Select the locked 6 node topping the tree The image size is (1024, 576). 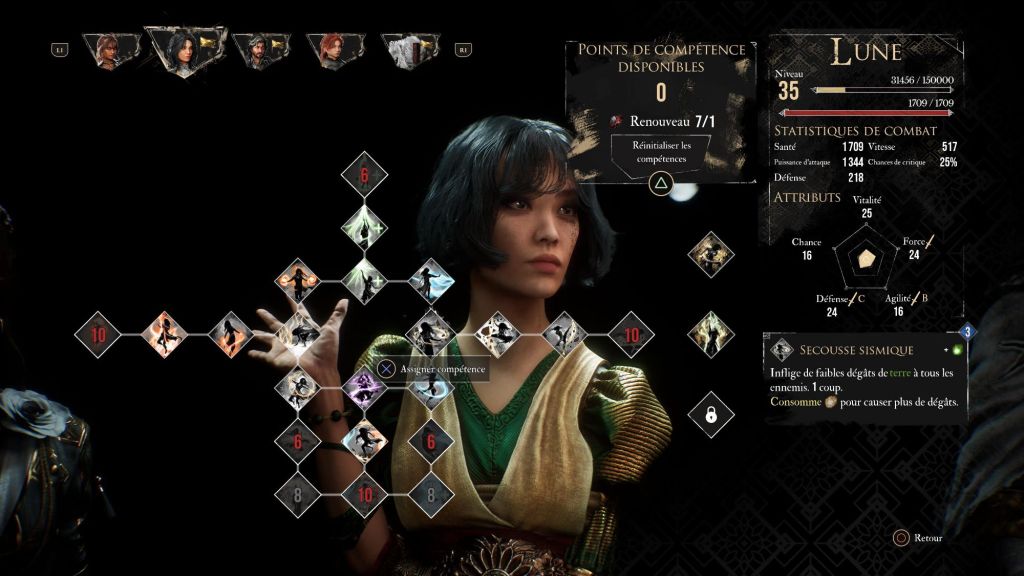click(x=364, y=176)
